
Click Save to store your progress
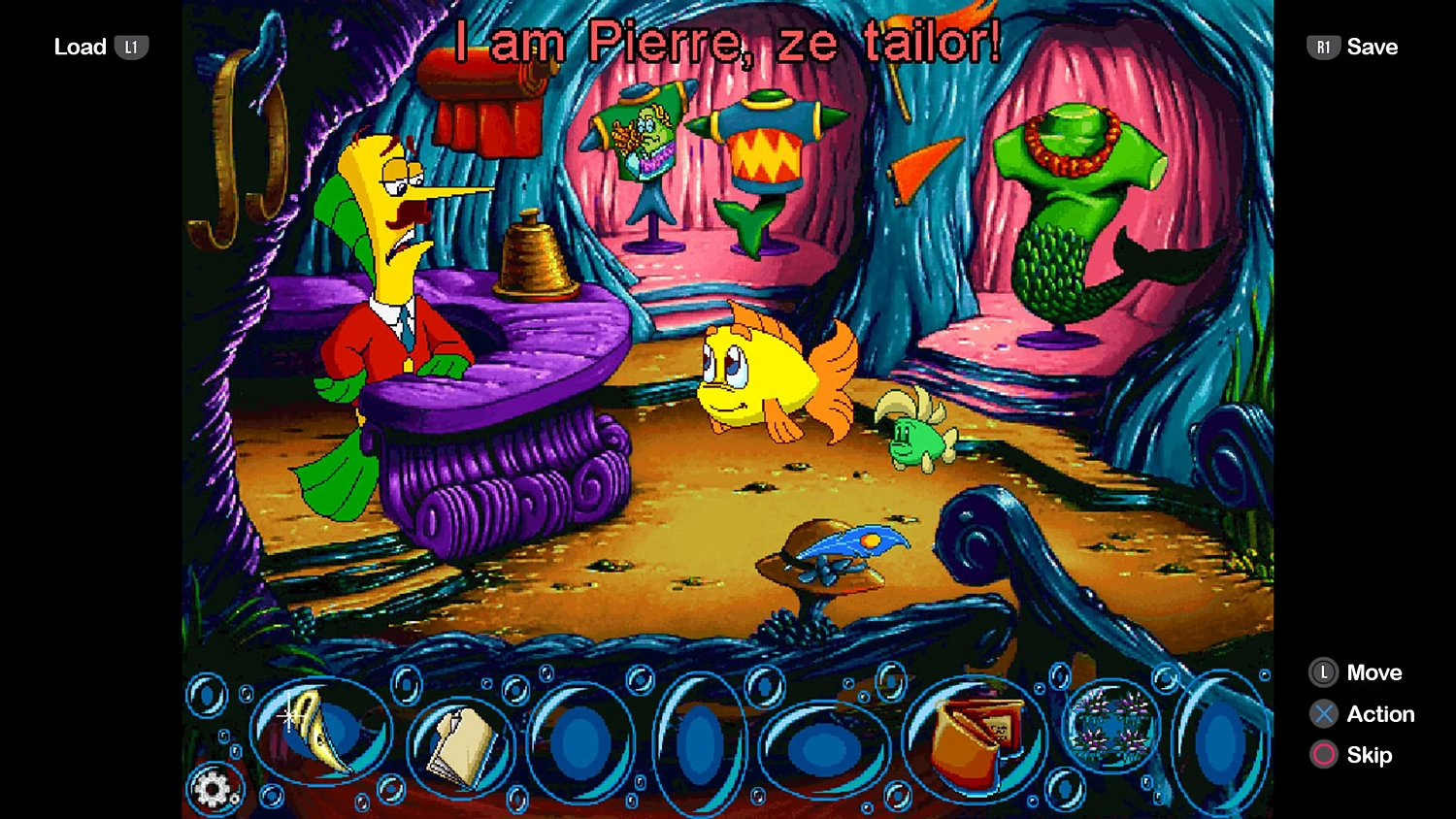click(1373, 46)
